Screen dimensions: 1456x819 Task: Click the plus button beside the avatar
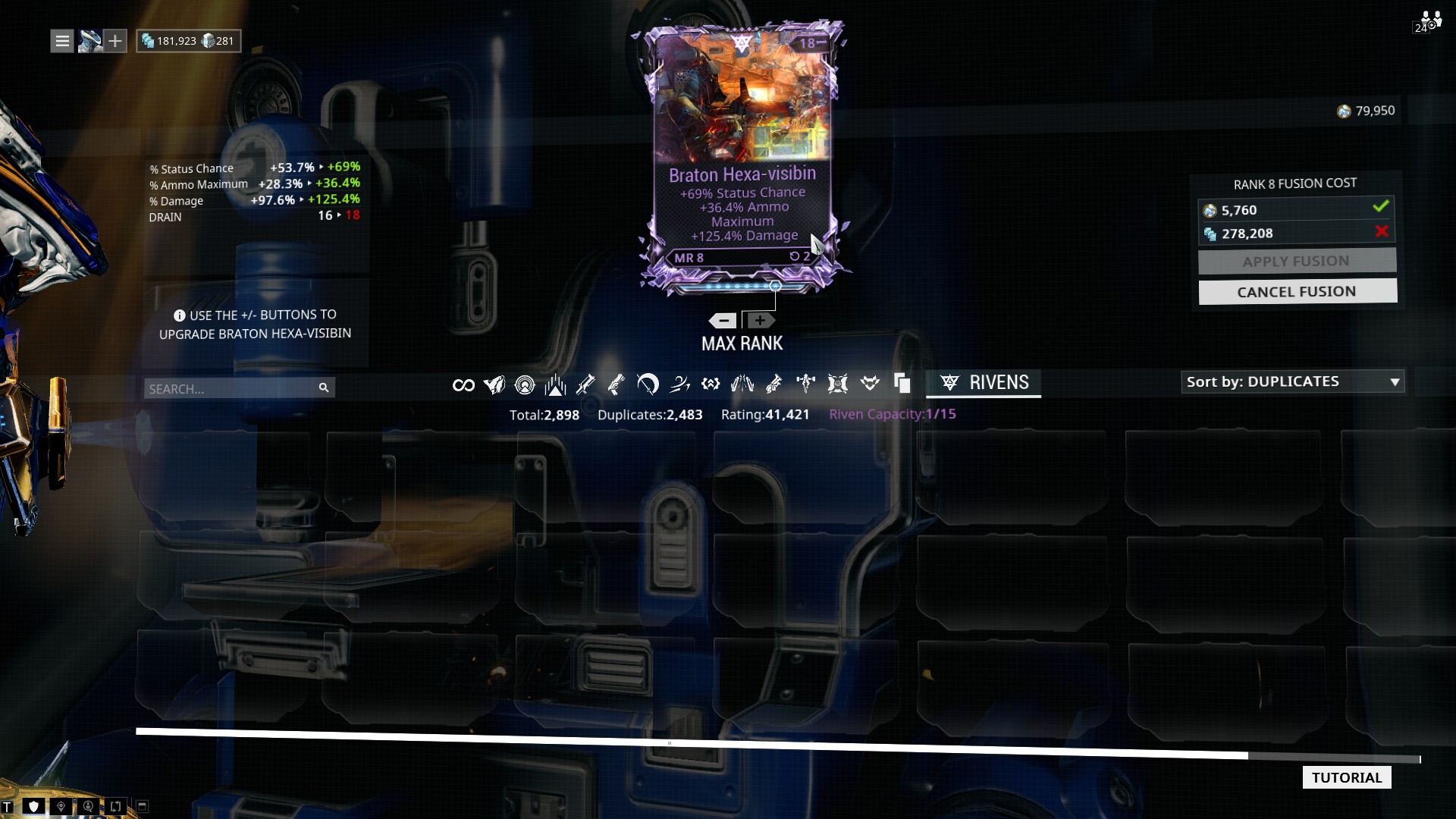(115, 41)
